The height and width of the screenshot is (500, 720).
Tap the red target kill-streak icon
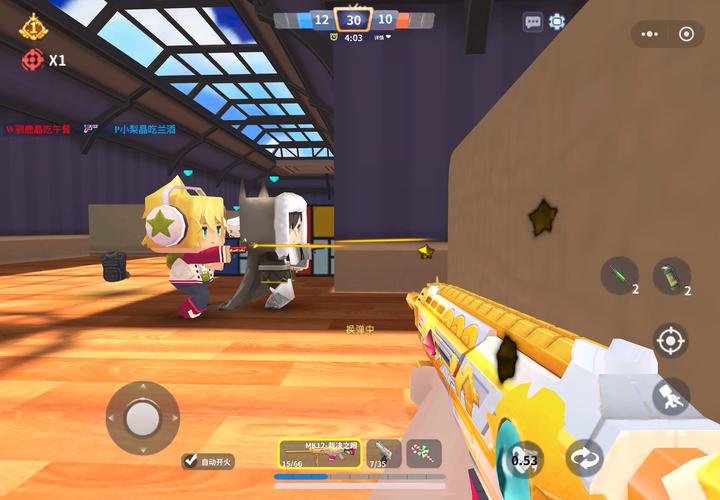(33, 60)
